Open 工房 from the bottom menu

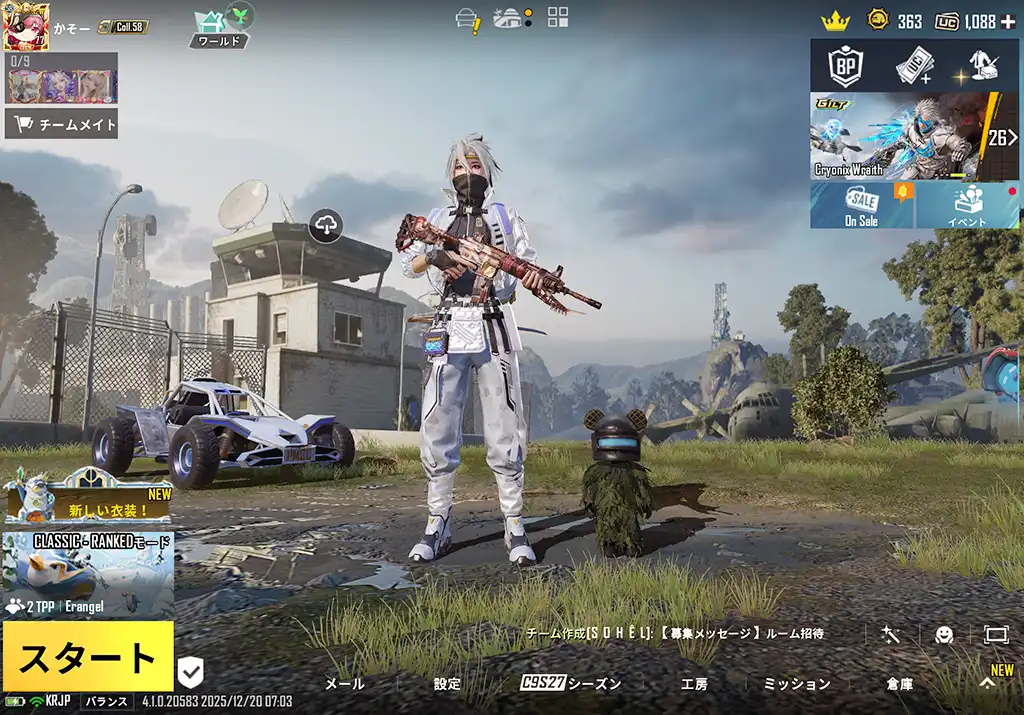[x=694, y=684]
